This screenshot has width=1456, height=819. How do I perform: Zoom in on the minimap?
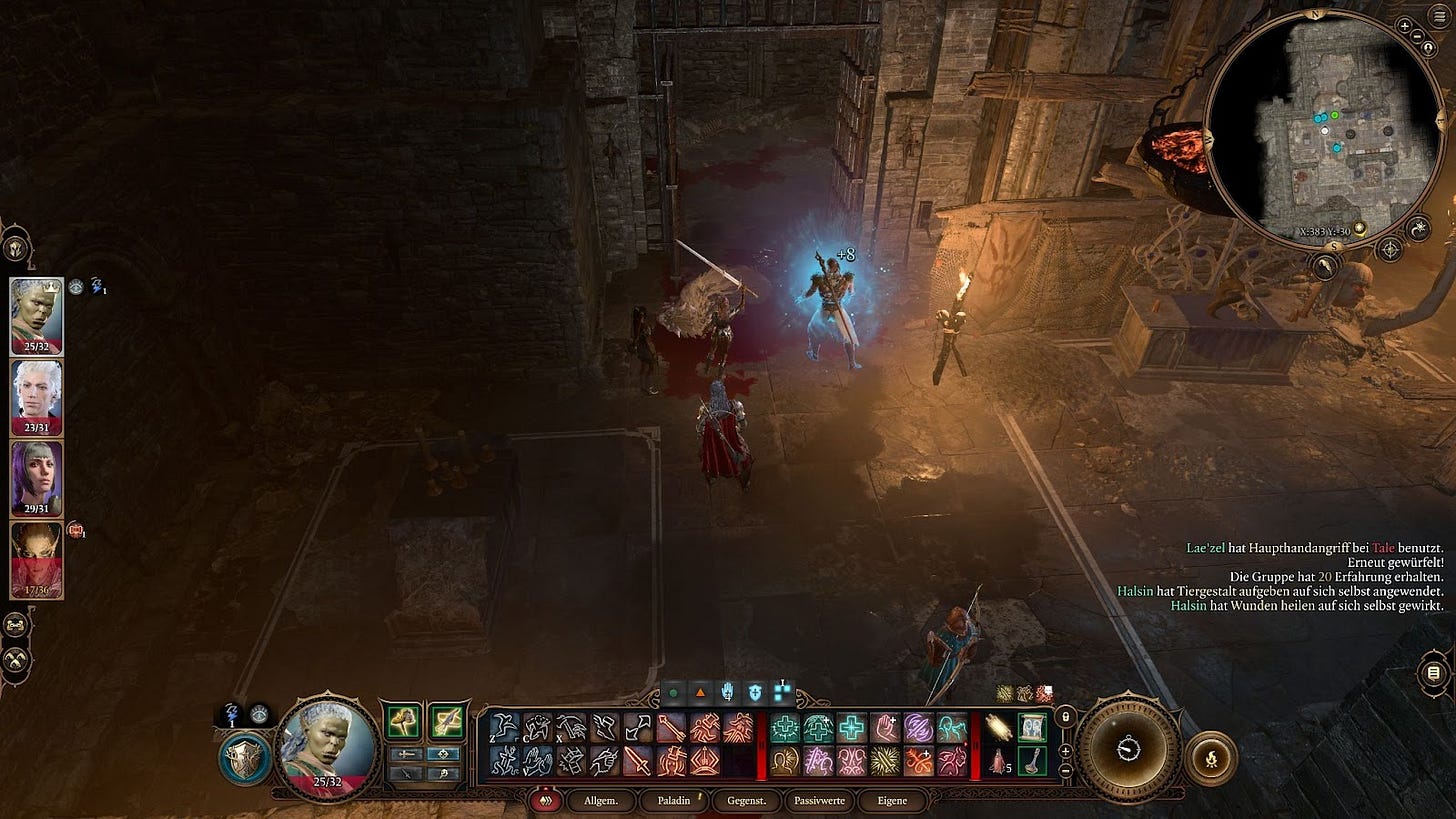click(x=1406, y=25)
